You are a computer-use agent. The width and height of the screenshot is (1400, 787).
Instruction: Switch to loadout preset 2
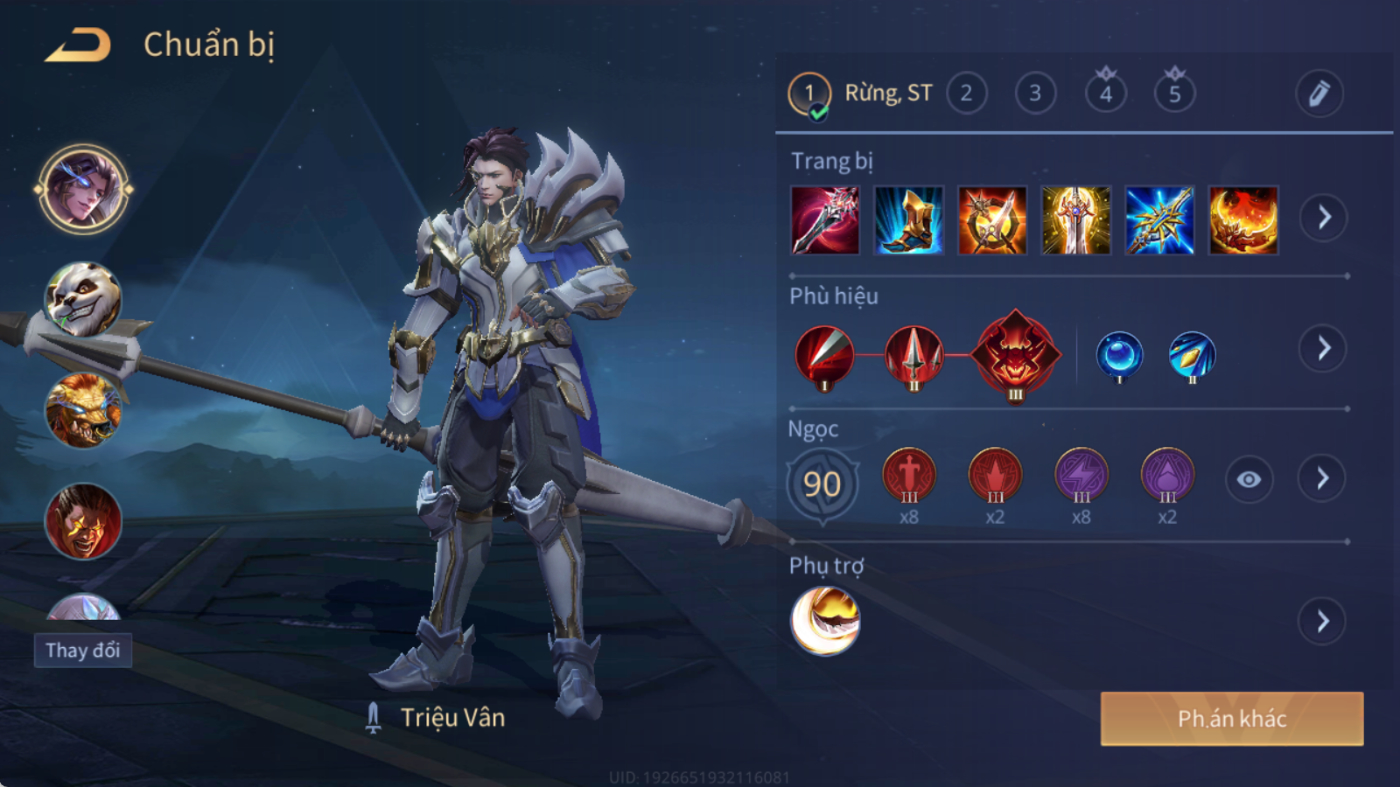point(966,94)
